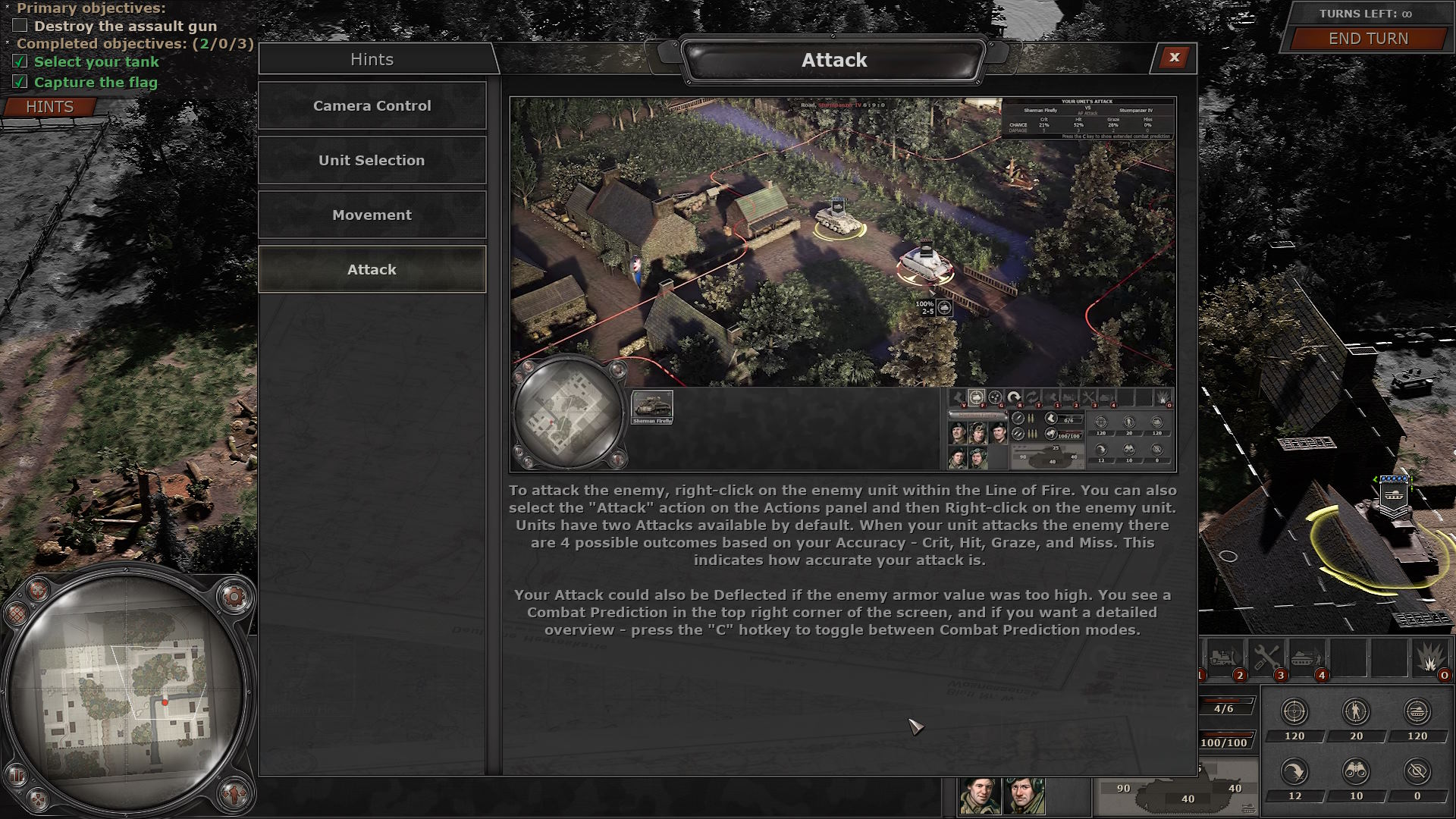
Task: Switch to the Camera Control hints section
Action: click(372, 106)
